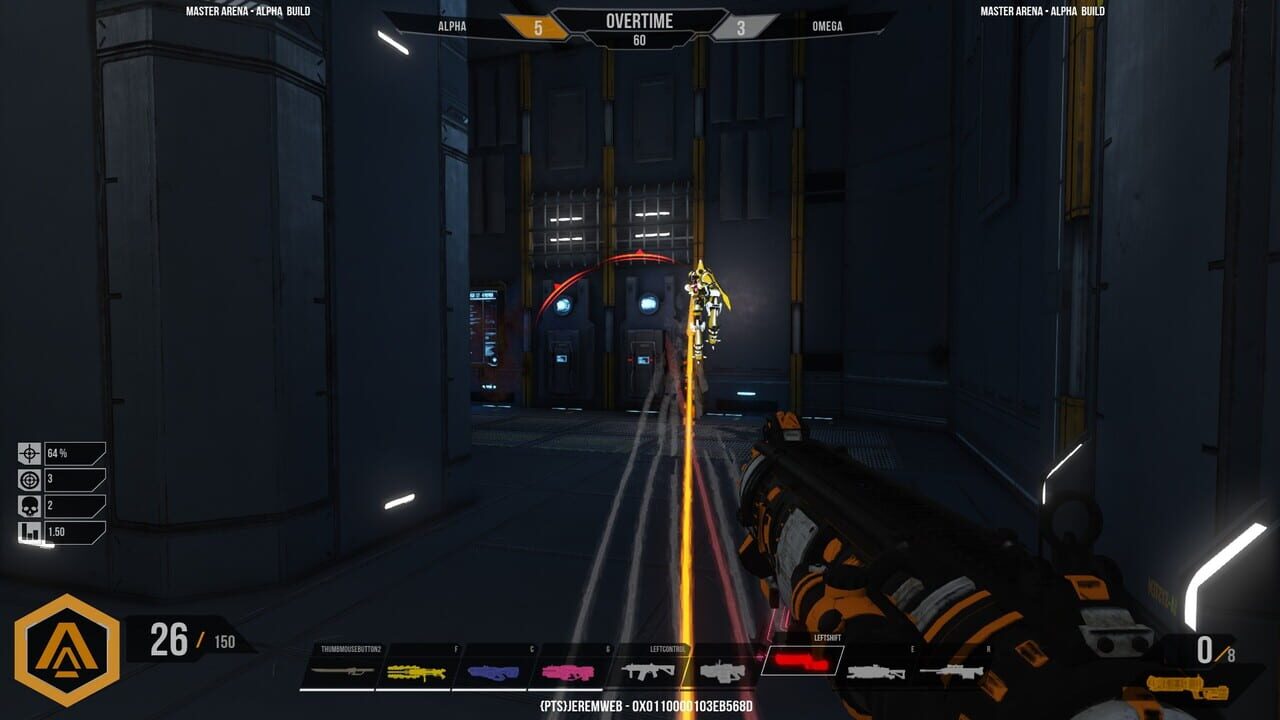Select the pink weapon bound to G
This screenshot has width=1280, height=720.
coord(566,670)
